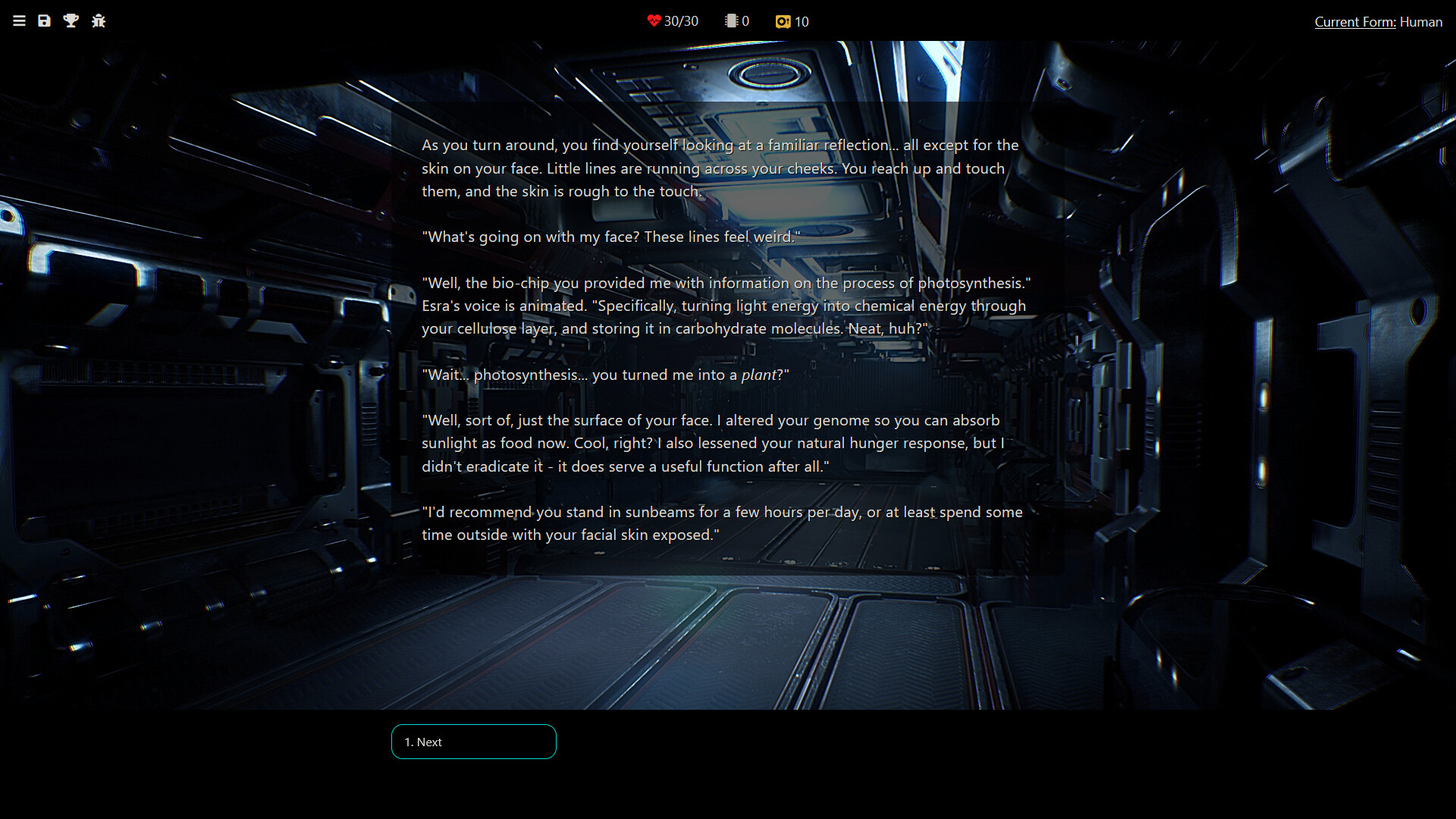Open the Current Form link
The height and width of the screenshot is (819, 1456).
1354,22
